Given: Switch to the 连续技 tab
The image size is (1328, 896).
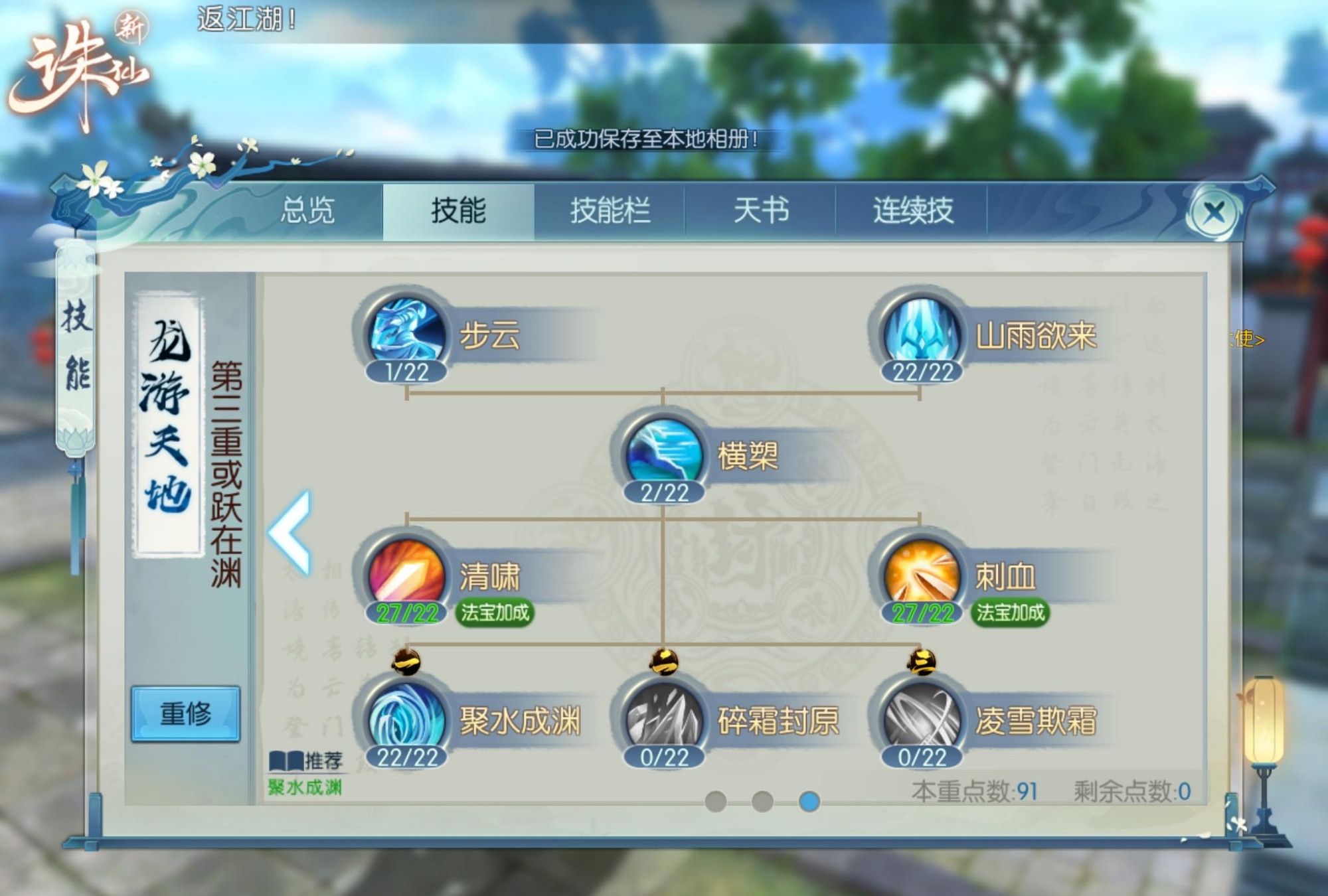Looking at the screenshot, I should pyautogui.click(x=912, y=209).
